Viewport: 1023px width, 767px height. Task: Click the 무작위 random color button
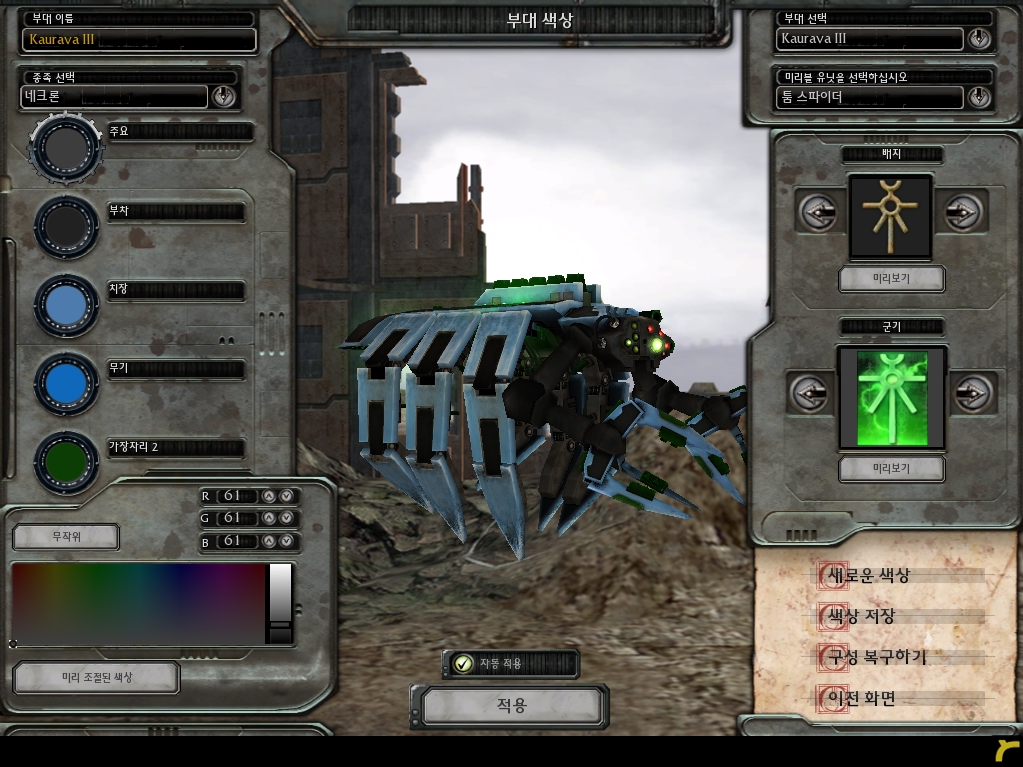pyautogui.click(x=66, y=537)
